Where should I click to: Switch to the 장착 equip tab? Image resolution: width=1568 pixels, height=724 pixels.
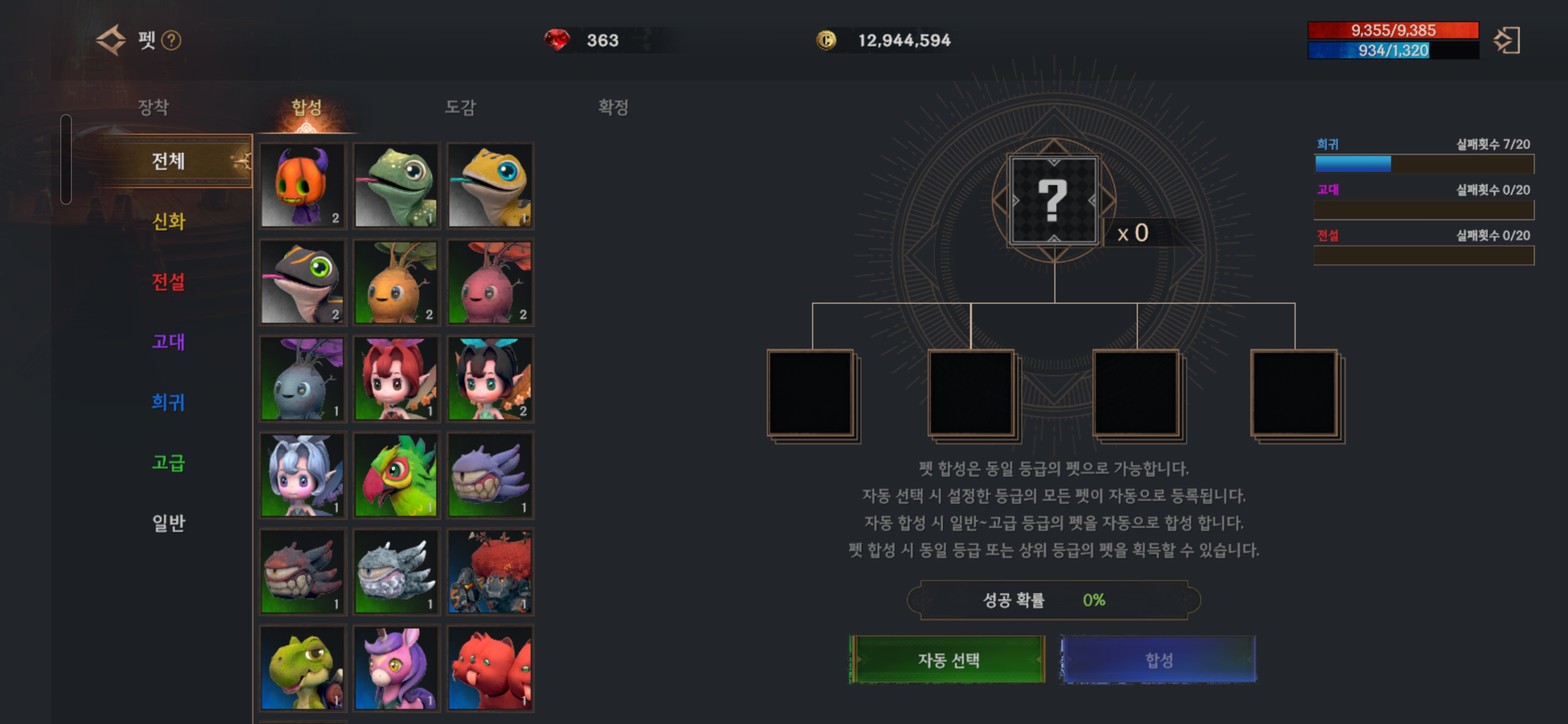tap(153, 107)
